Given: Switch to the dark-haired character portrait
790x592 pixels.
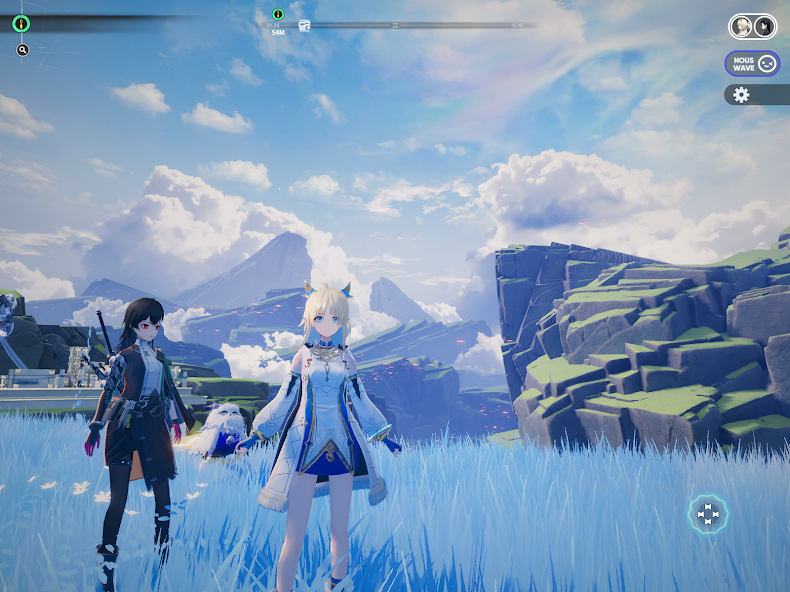Looking at the screenshot, I should coord(763,26).
